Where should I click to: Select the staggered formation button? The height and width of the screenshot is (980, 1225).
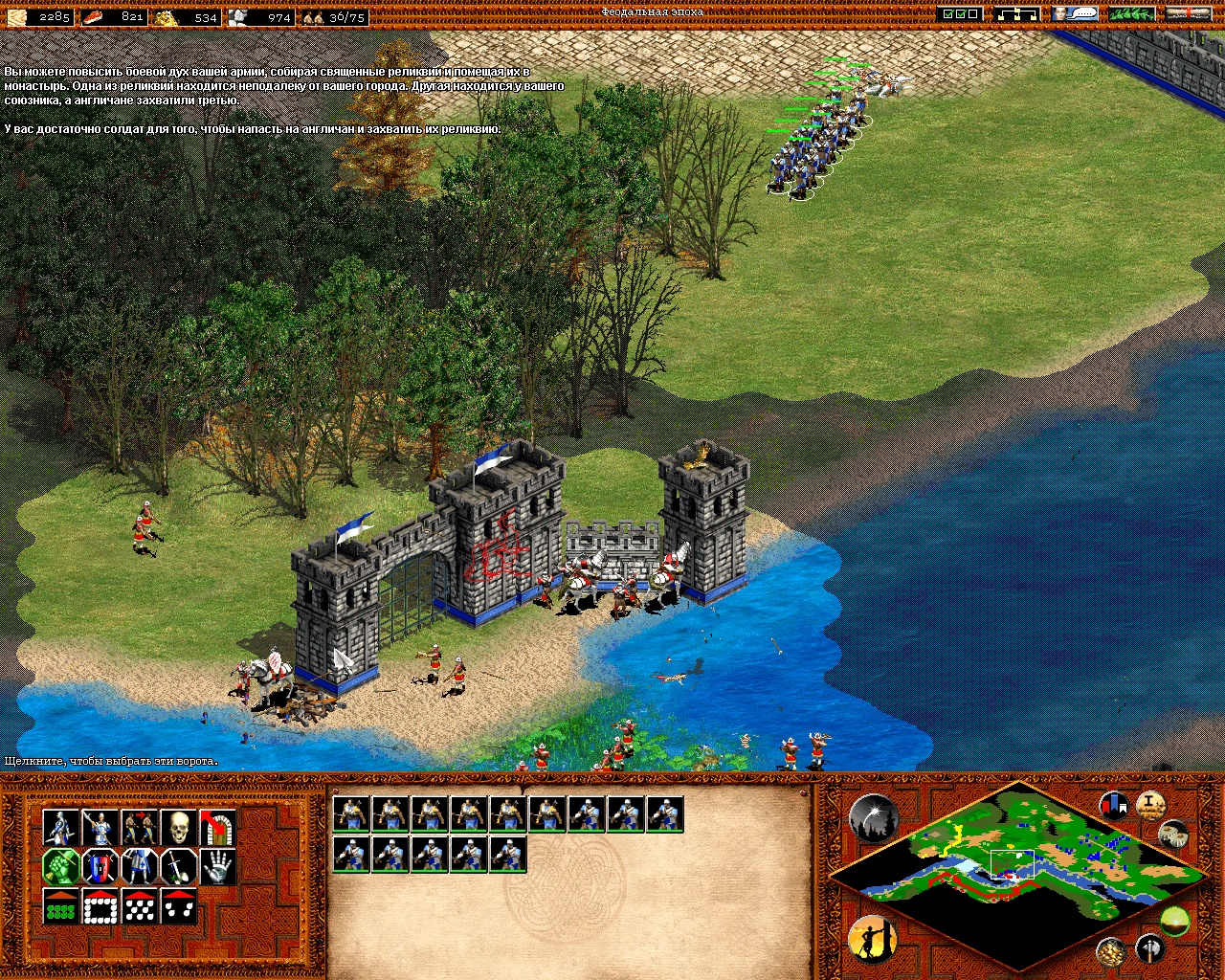coord(140,906)
